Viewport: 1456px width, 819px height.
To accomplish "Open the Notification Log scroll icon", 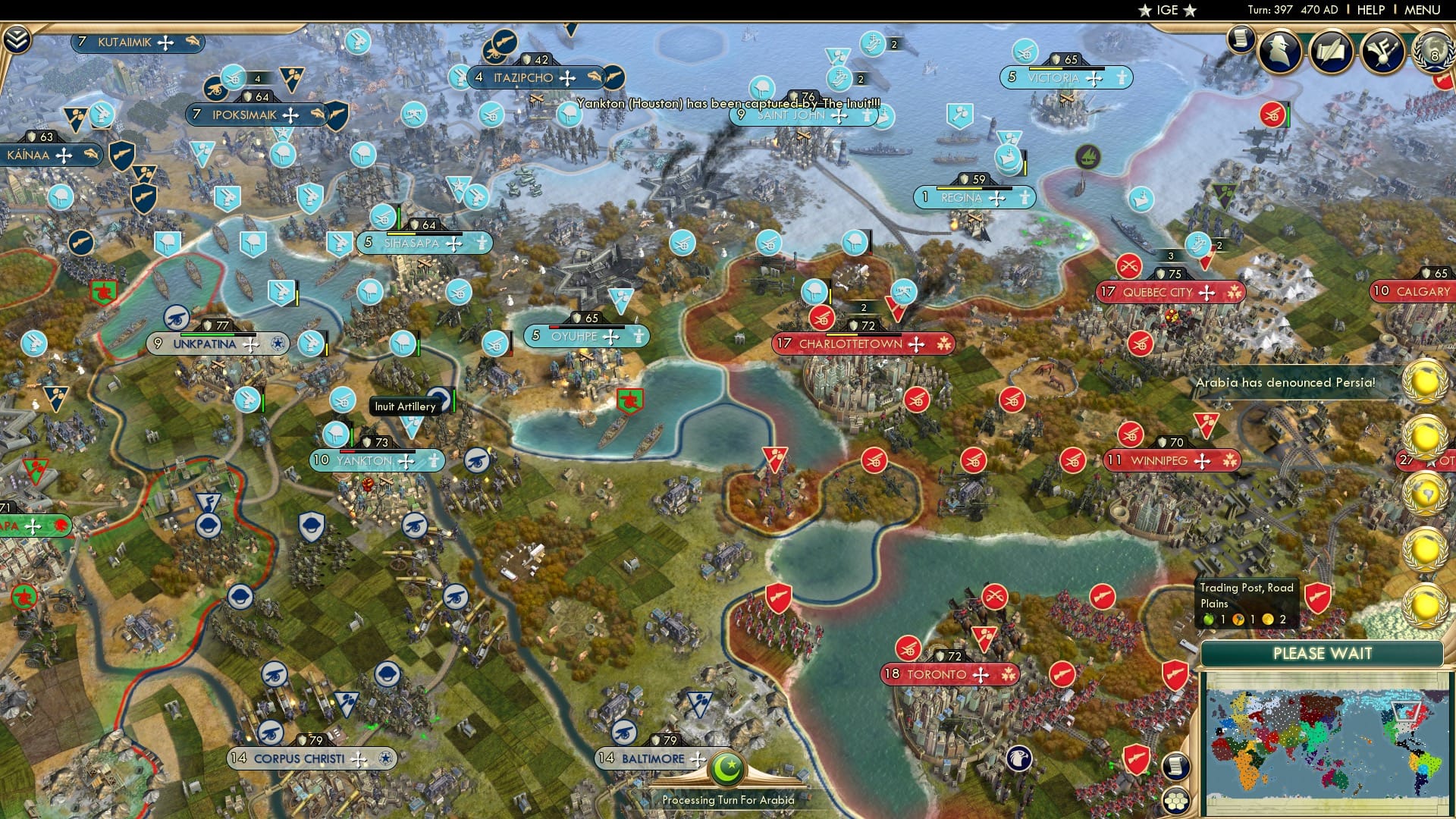I will click(x=1241, y=39).
